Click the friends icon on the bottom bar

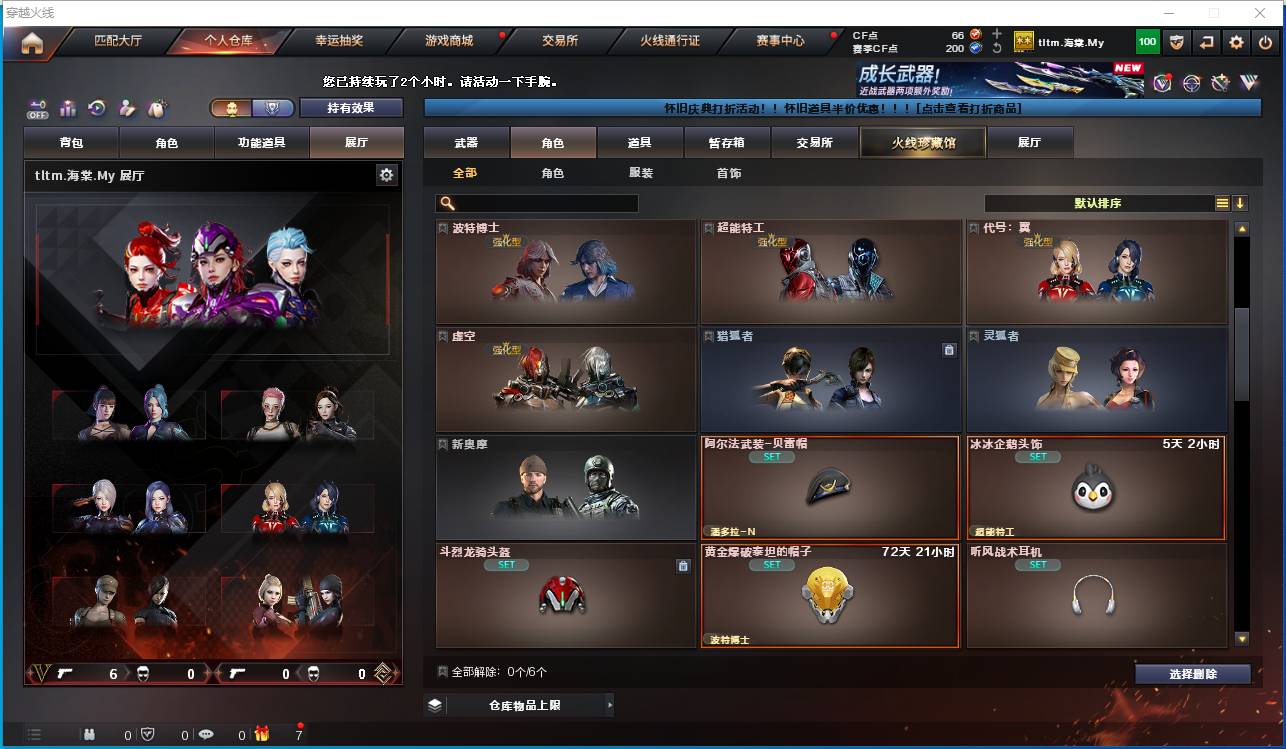tap(89, 735)
